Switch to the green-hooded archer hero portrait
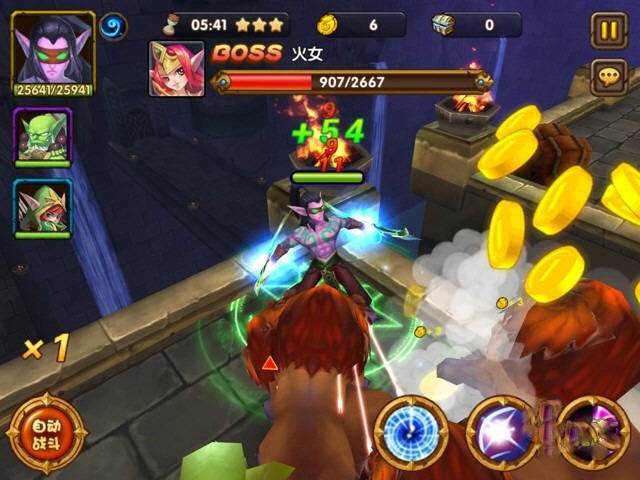The image size is (640, 480). tap(42, 208)
